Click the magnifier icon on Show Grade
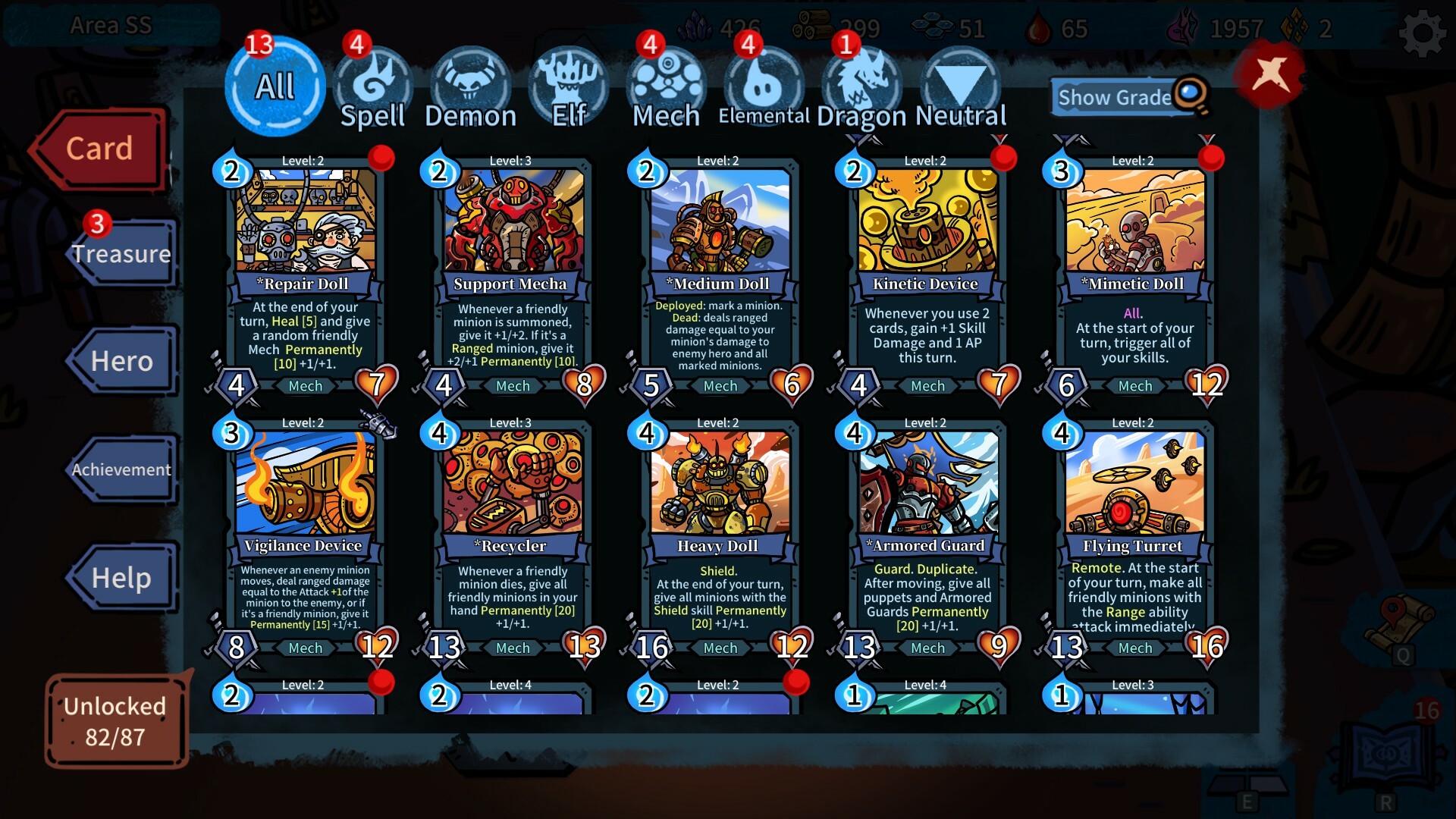1456x819 pixels. (x=1191, y=95)
